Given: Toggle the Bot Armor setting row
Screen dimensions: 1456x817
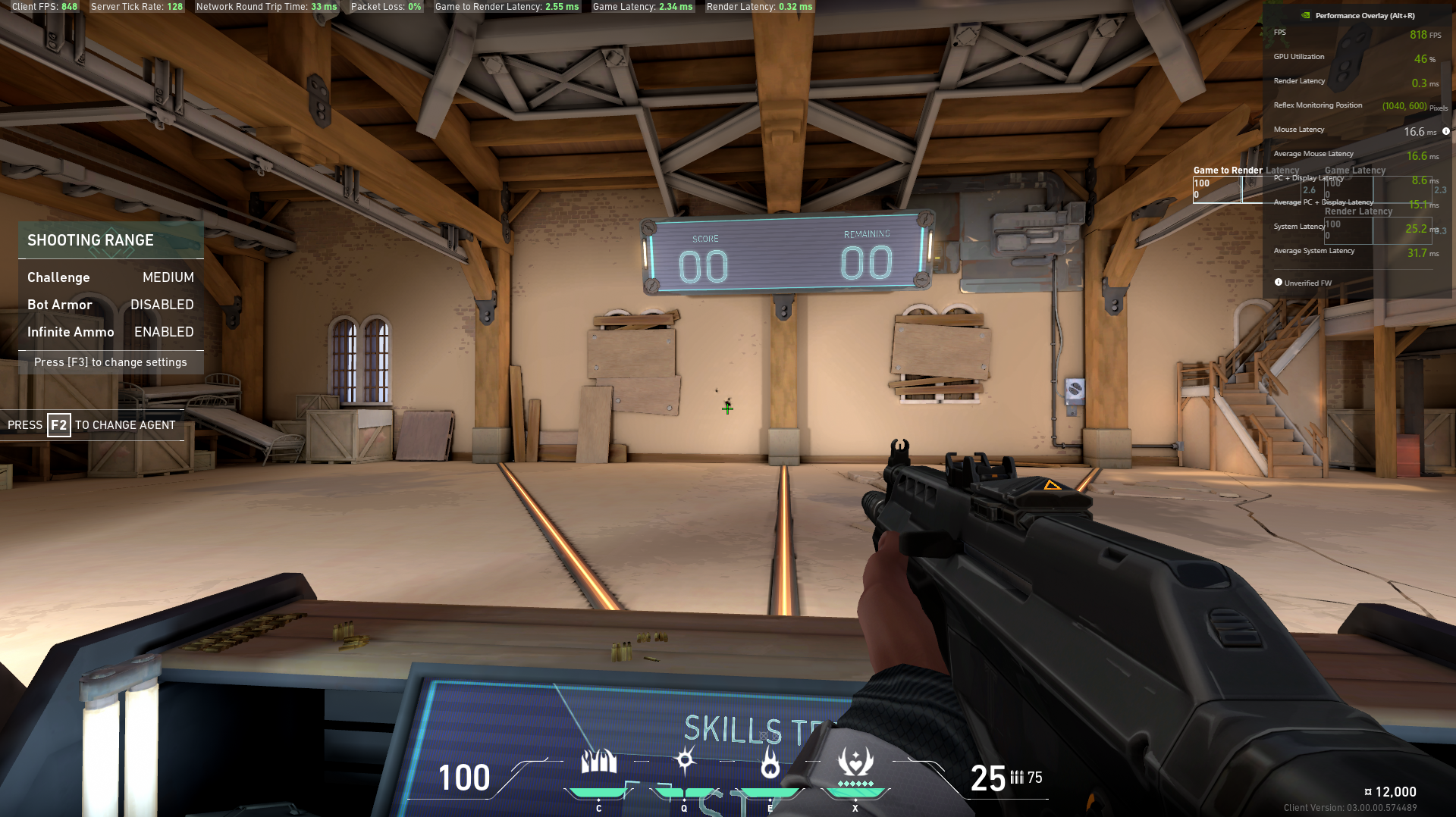Looking at the screenshot, I should click(x=111, y=305).
